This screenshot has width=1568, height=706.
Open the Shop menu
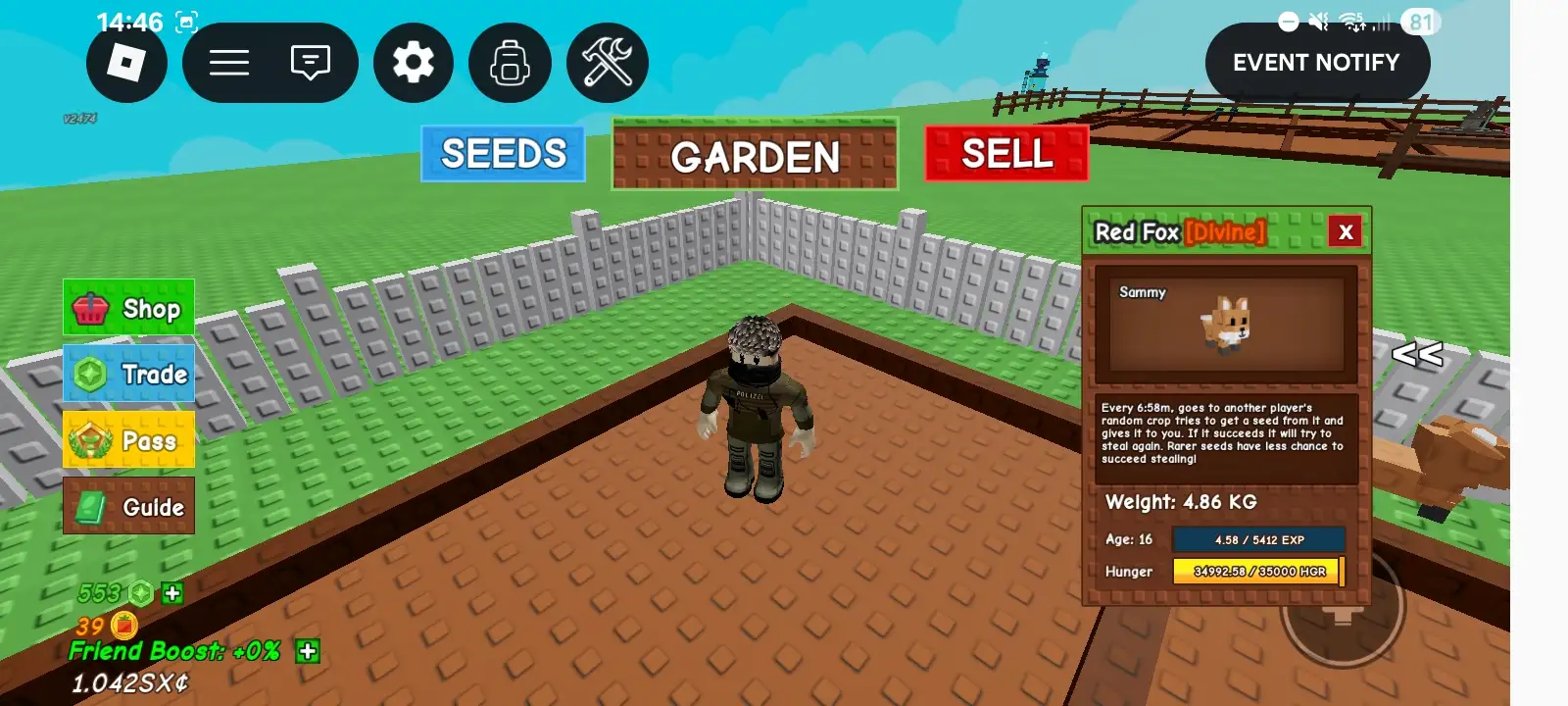[129, 308]
